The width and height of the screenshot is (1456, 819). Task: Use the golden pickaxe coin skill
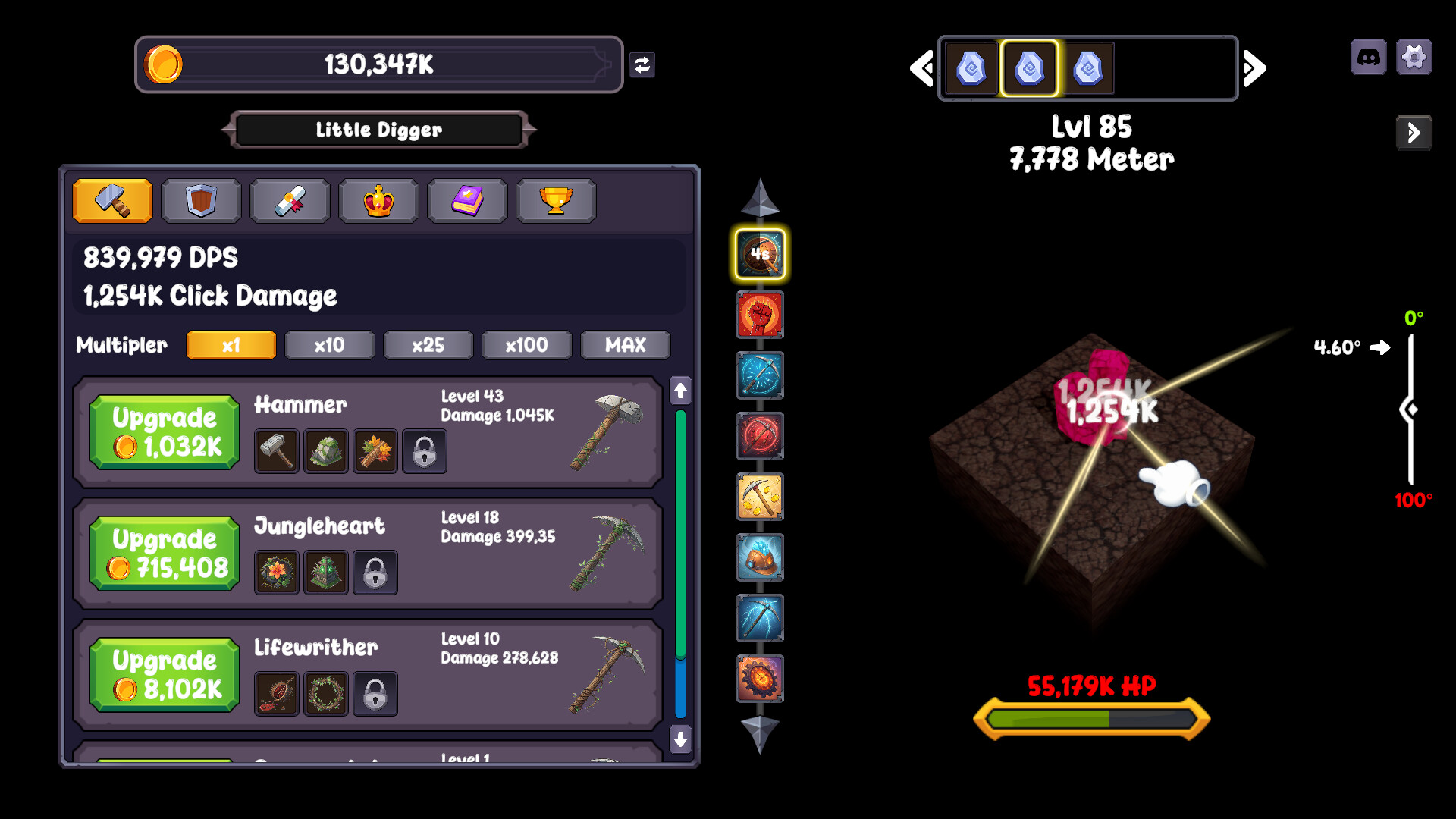coord(760,497)
